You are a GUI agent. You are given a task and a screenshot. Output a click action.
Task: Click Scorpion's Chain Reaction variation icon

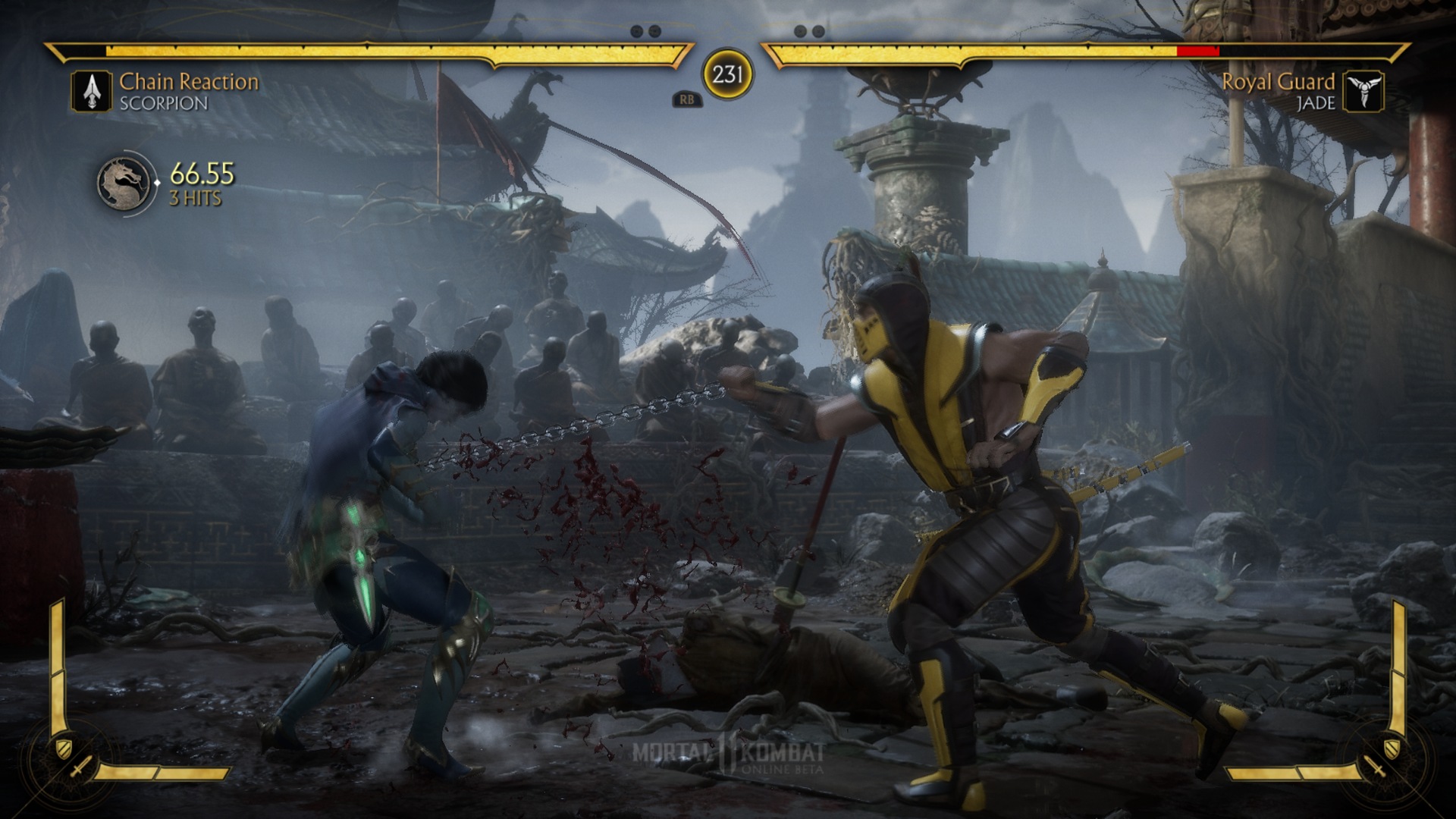tap(92, 92)
